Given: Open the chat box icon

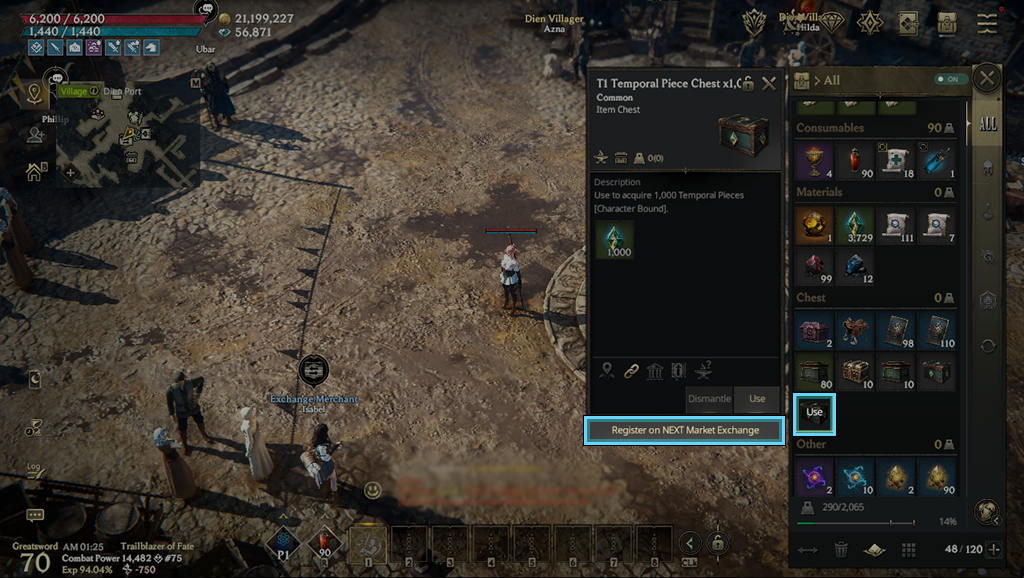Looking at the screenshot, I should pyautogui.click(x=35, y=515).
